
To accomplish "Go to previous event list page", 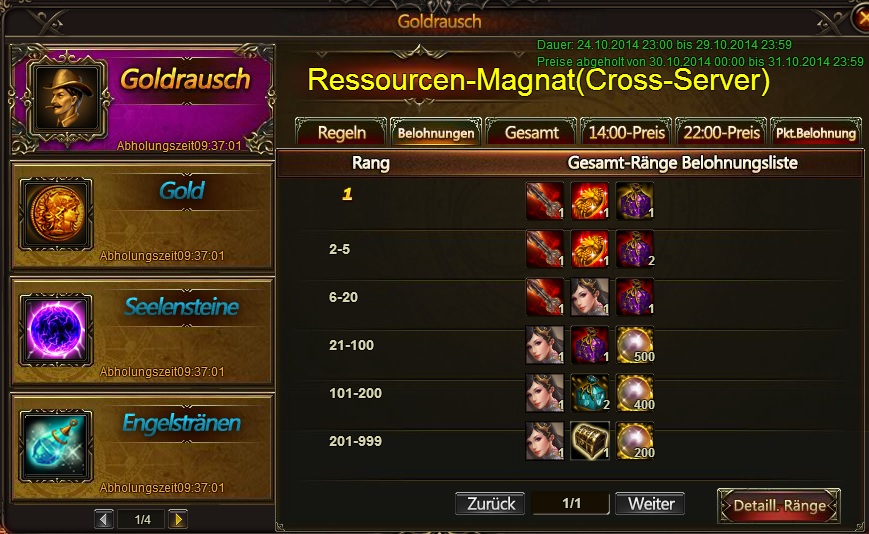I will click(x=105, y=519).
